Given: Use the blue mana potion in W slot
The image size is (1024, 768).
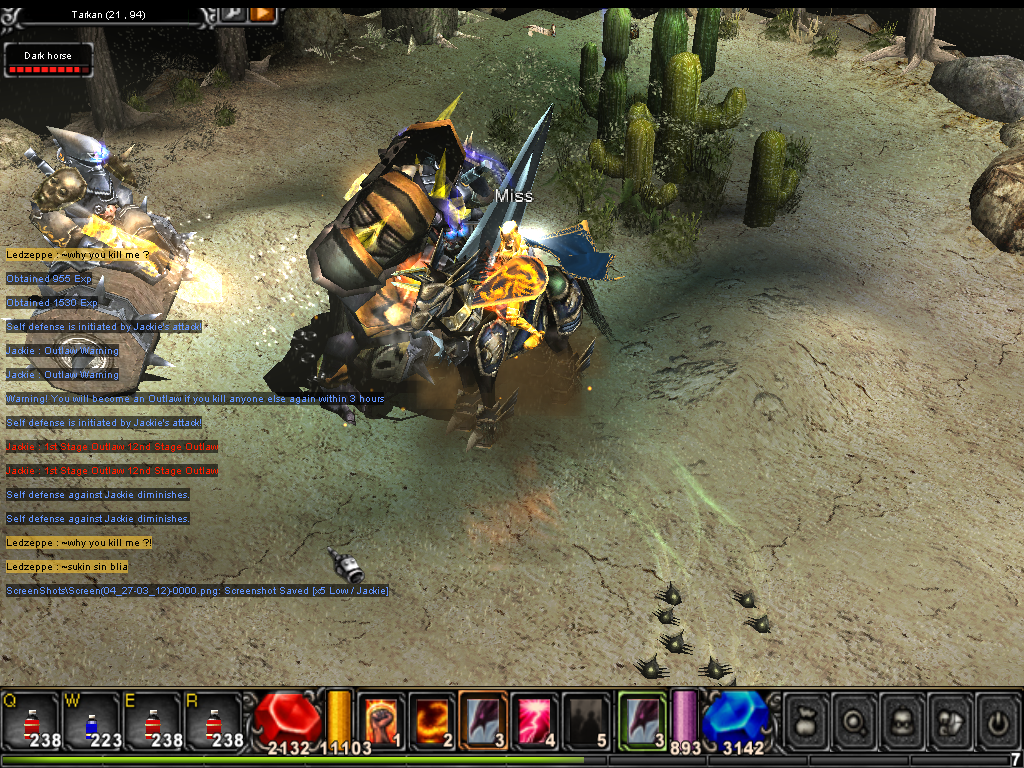Looking at the screenshot, I should point(92,722).
